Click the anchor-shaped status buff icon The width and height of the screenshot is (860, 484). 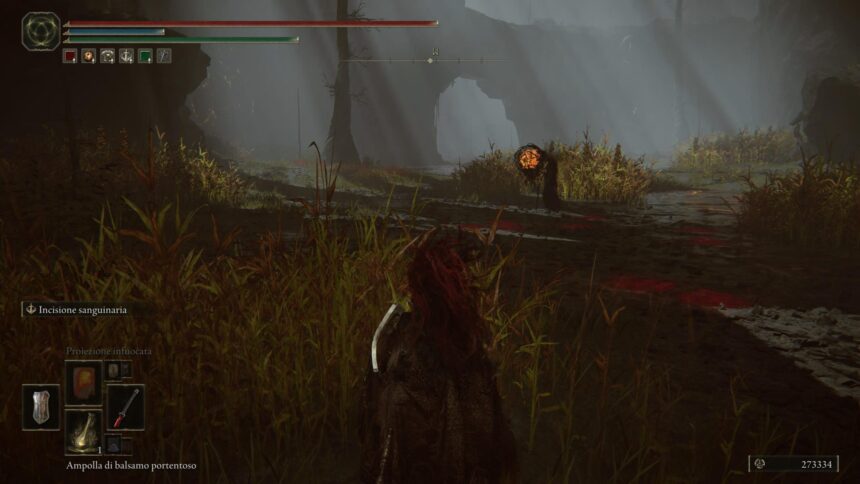(x=126, y=56)
